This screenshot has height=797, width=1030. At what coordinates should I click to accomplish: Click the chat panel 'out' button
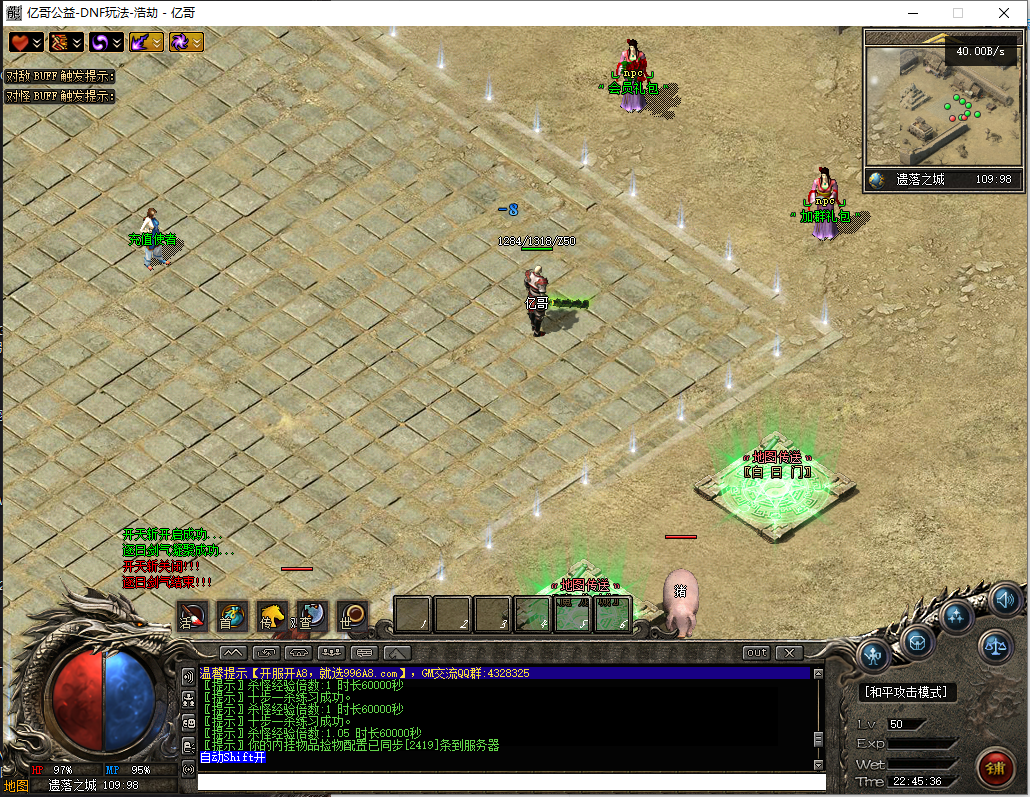(757, 653)
